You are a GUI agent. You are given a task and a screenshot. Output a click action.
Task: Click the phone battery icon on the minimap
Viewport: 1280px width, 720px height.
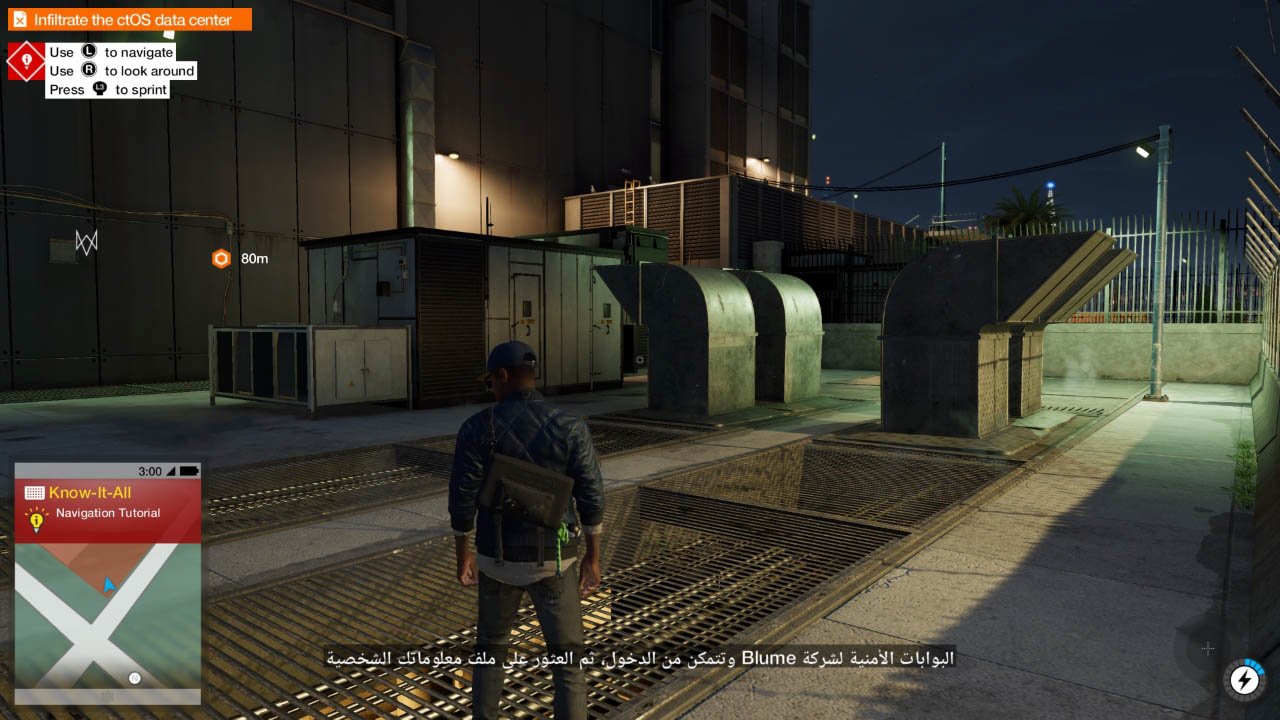190,468
